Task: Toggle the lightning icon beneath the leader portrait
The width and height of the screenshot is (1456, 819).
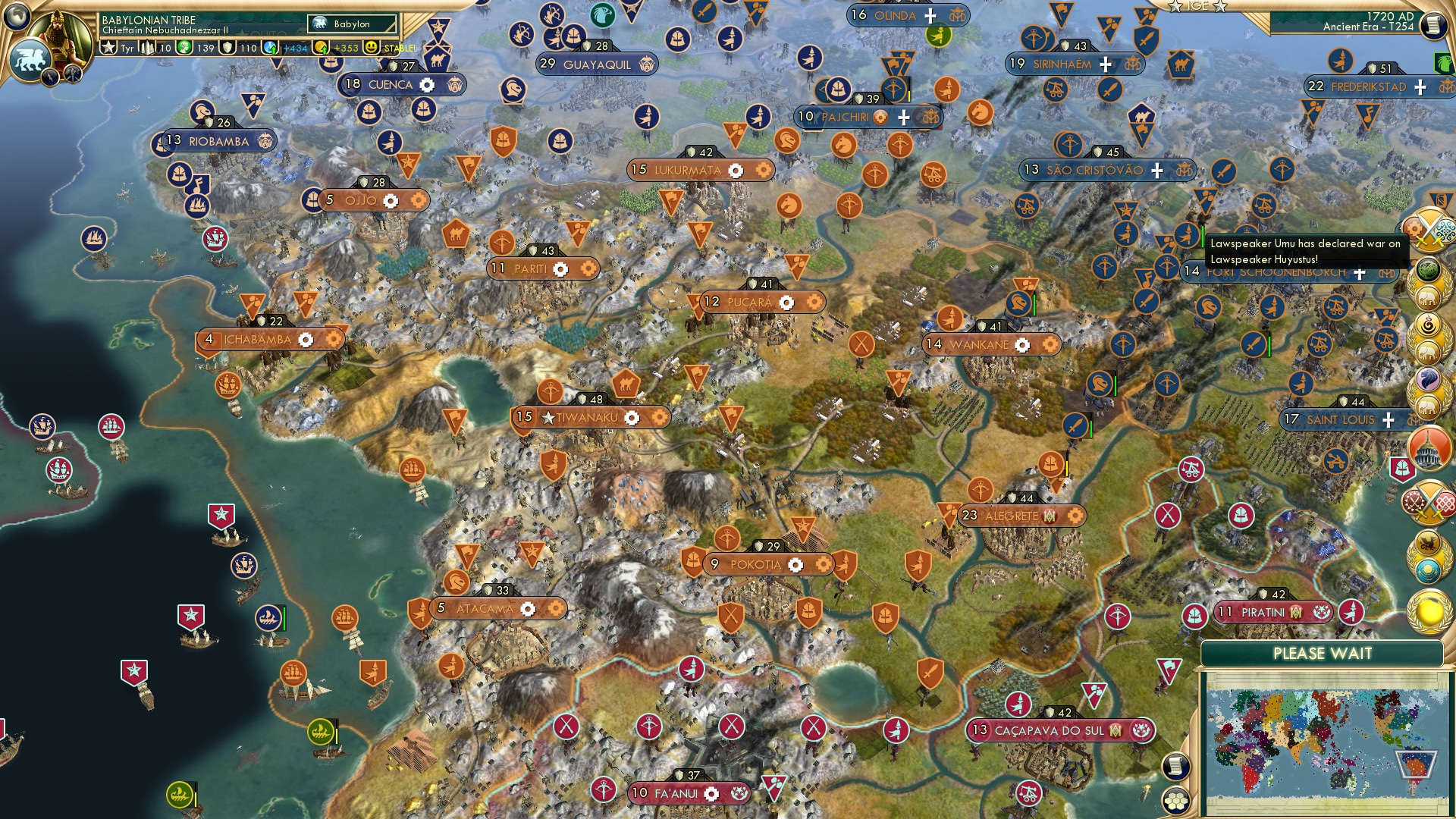Action: [x=50, y=77]
